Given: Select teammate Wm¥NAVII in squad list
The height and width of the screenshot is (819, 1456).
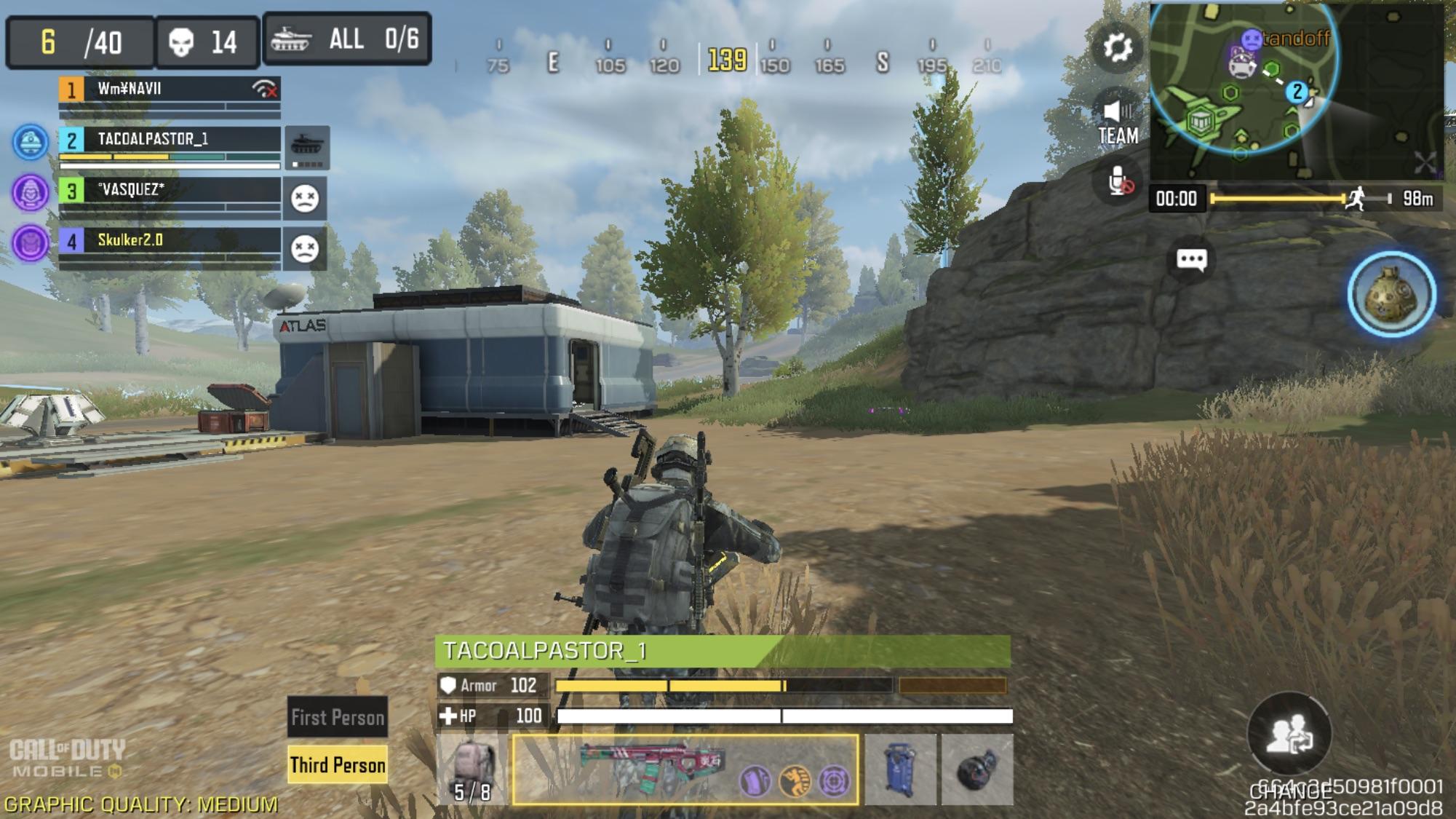Looking at the screenshot, I should [x=169, y=90].
